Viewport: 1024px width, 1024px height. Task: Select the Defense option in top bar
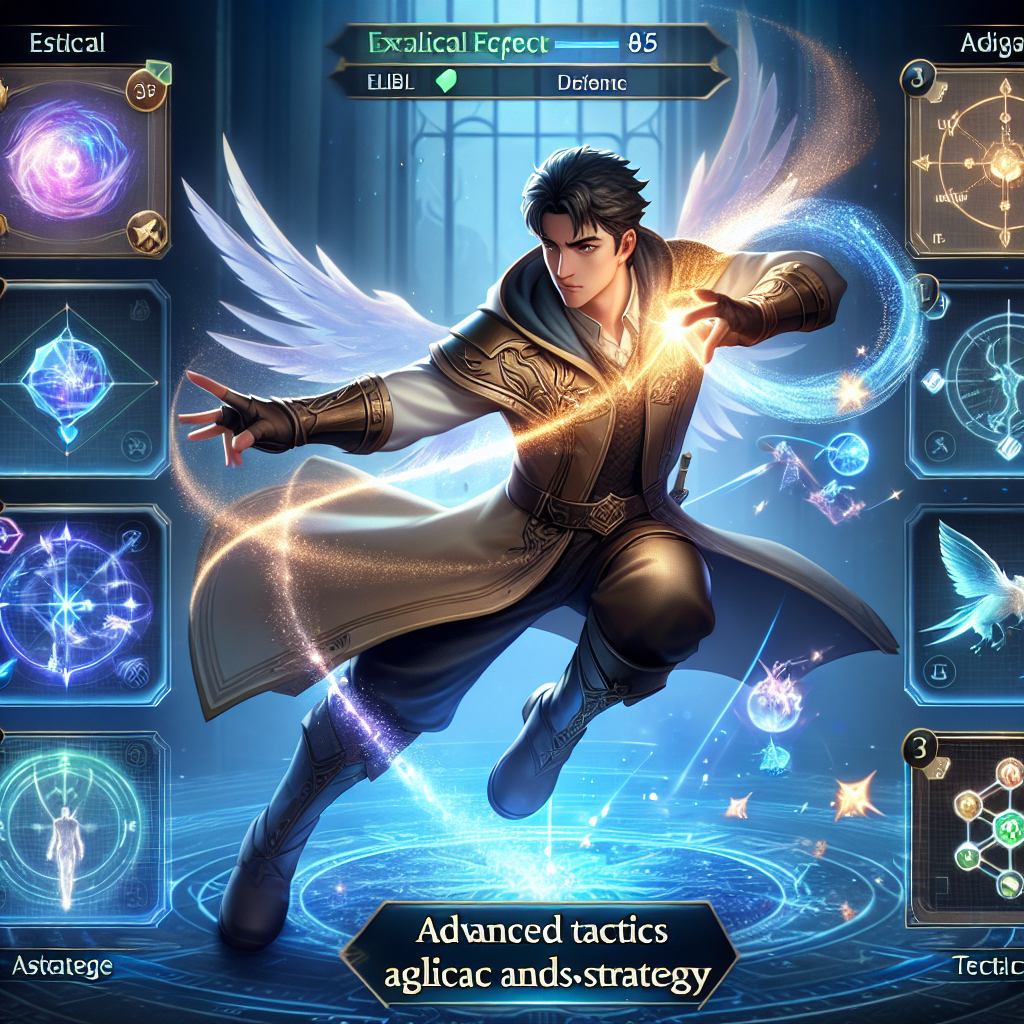591,84
